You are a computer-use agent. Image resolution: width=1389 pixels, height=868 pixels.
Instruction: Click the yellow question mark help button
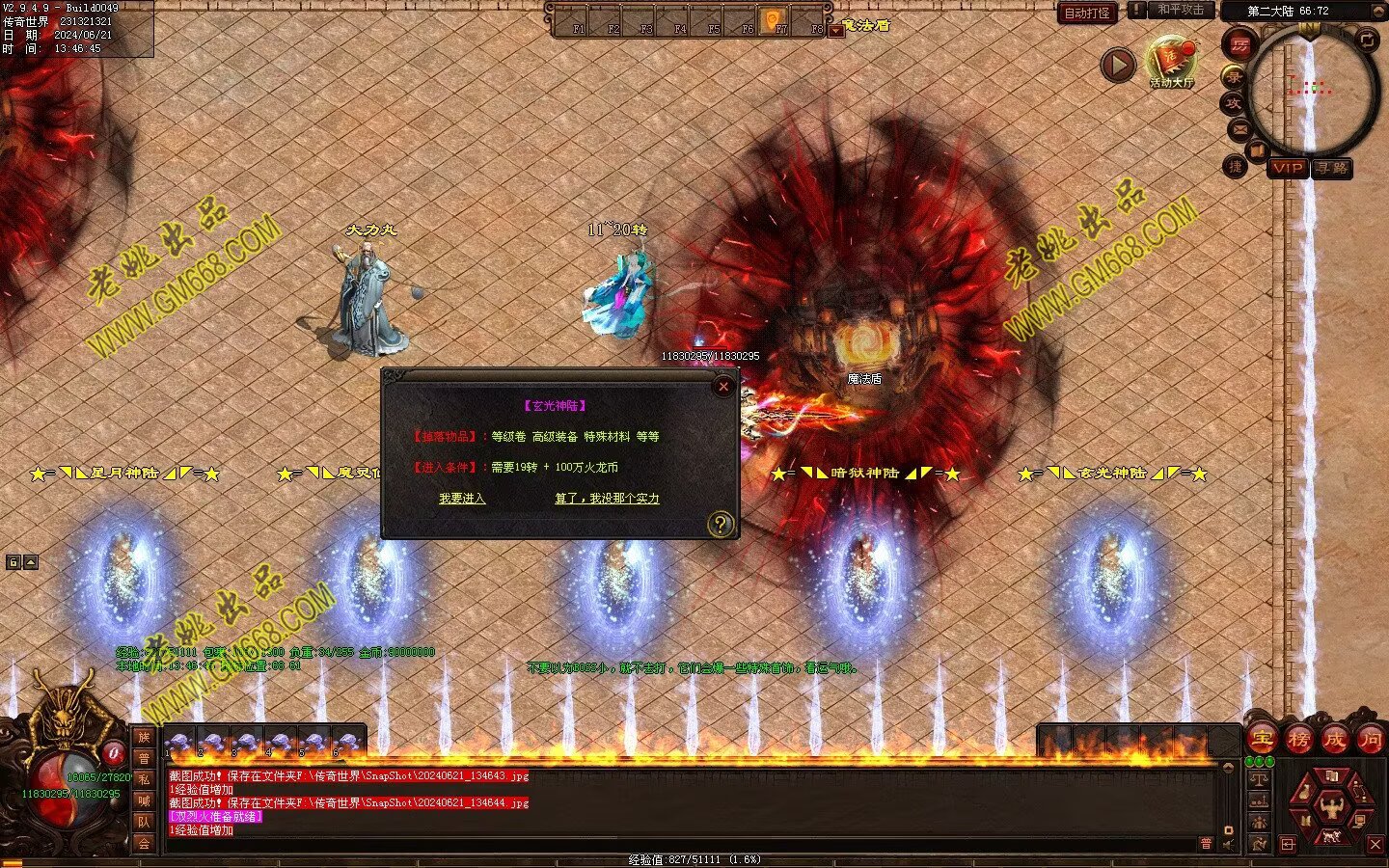point(721,525)
